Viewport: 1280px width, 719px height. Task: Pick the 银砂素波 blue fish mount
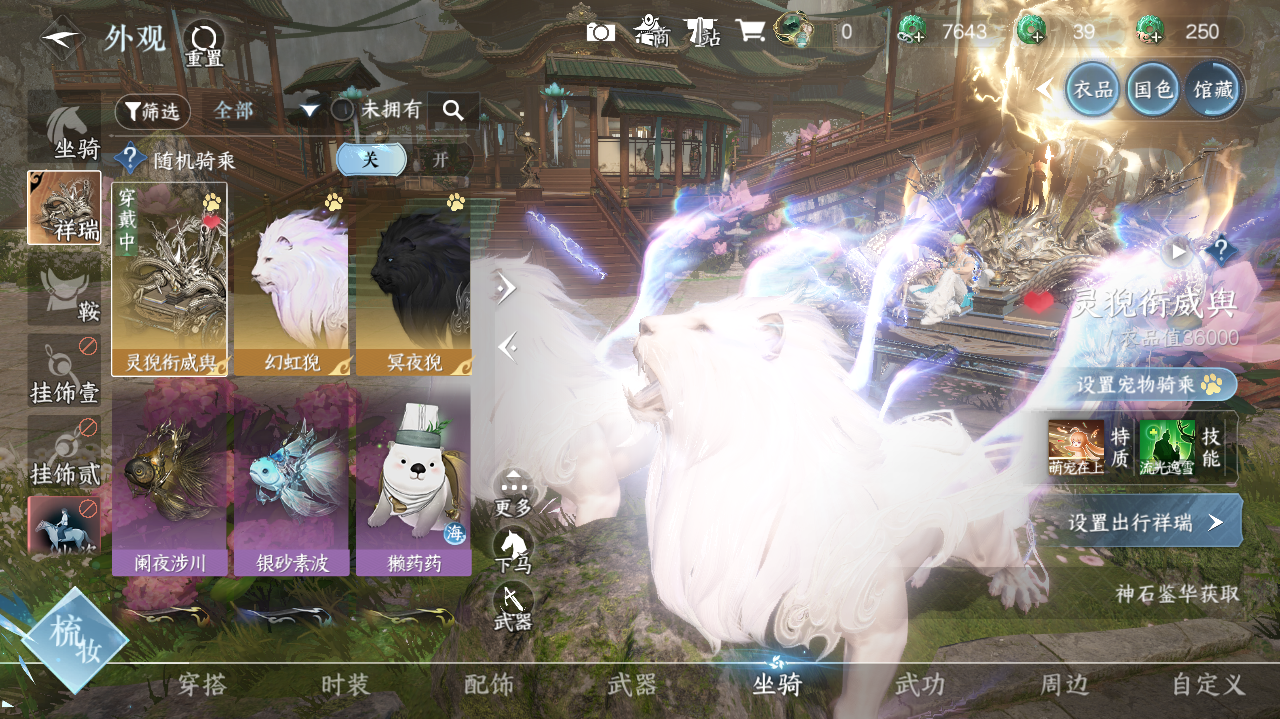pyautogui.click(x=291, y=482)
